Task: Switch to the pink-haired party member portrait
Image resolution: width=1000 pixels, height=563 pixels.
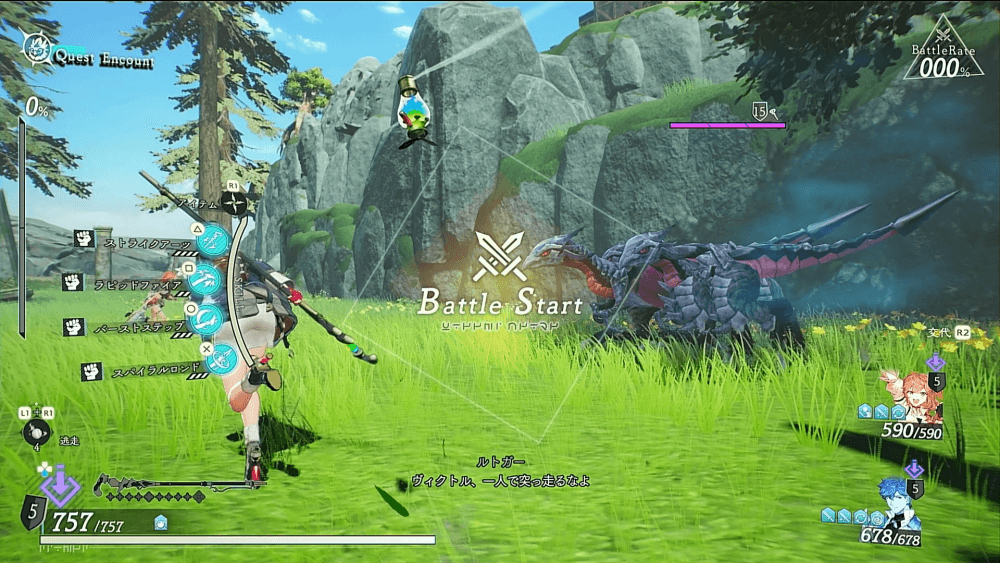Action: pyautogui.click(x=904, y=392)
